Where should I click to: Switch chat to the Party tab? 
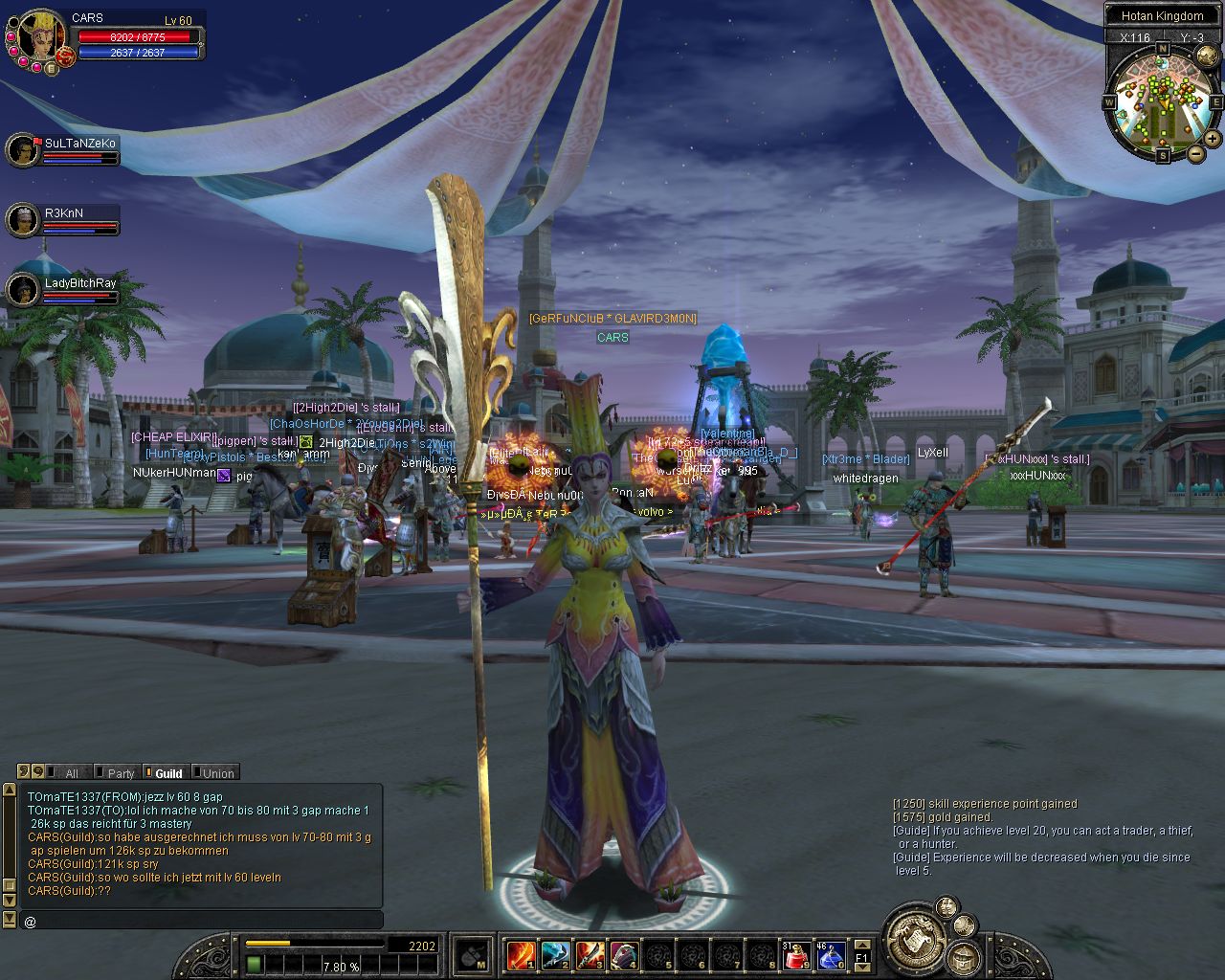click(x=121, y=773)
